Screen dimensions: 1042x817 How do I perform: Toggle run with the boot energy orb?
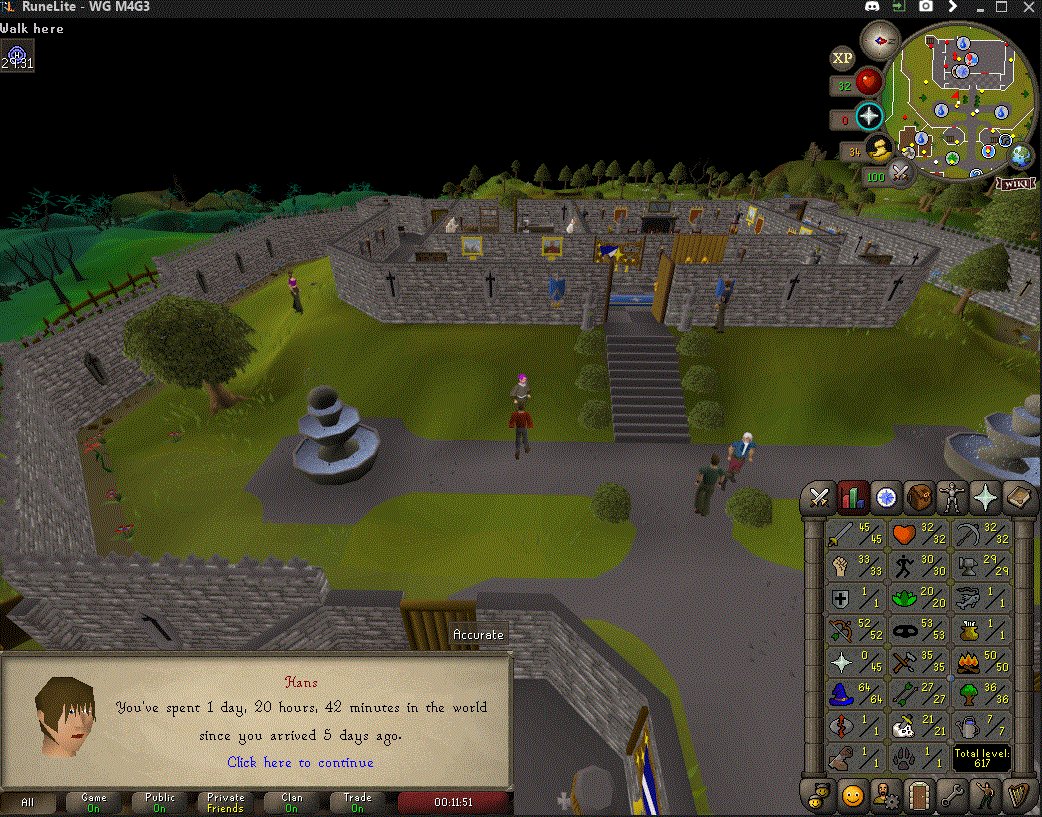[x=879, y=151]
